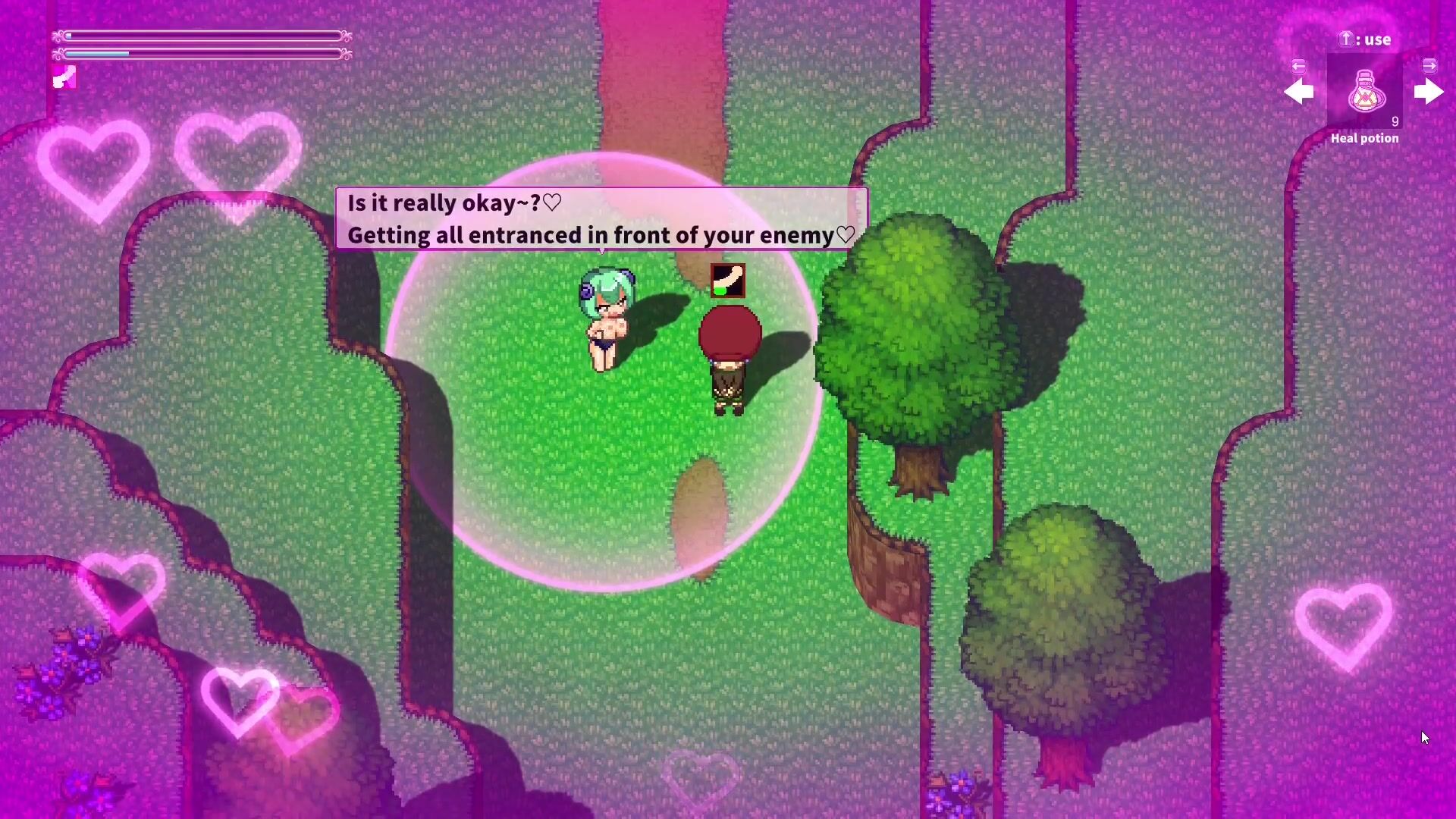The width and height of the screenshot is (1456, 819).
Task: Advance the enemy's dialogue speech box
Action: pyautogui.click(x=601, y=218)
